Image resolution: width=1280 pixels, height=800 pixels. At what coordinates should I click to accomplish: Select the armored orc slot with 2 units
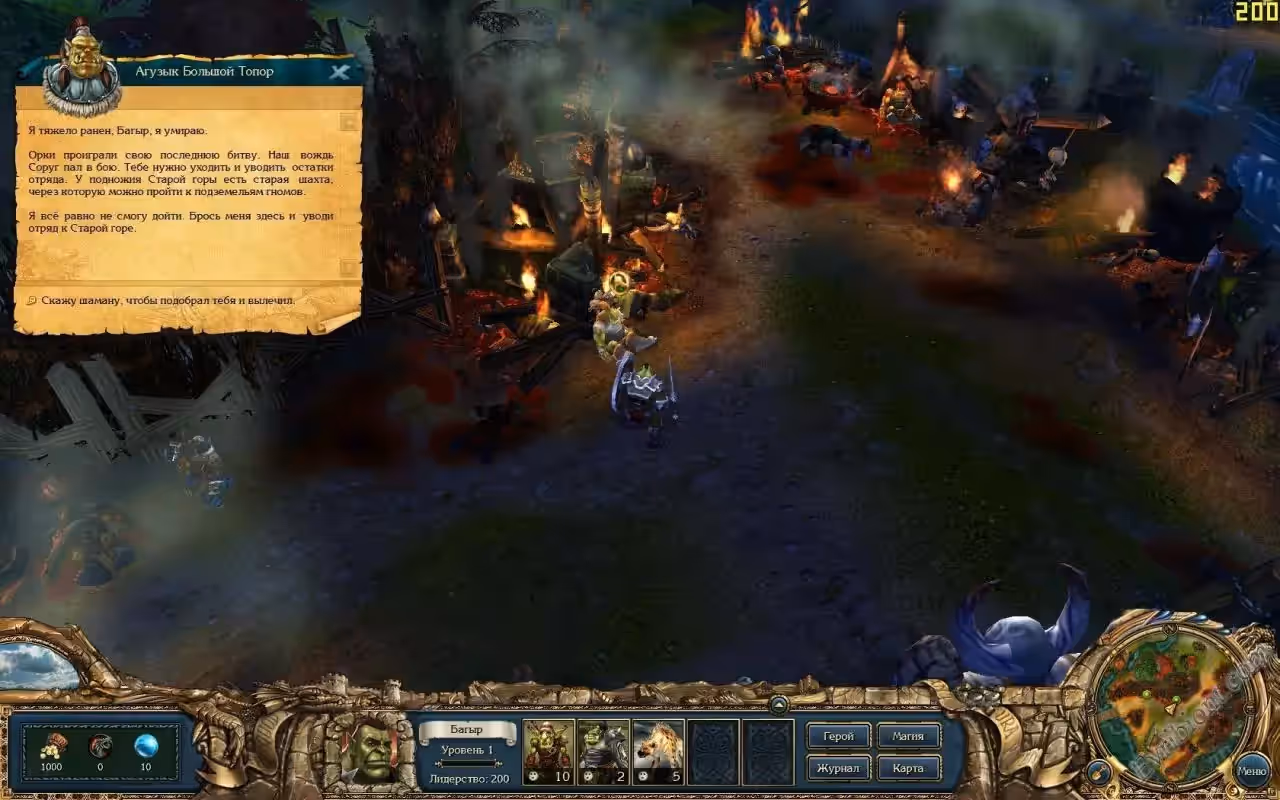[603, 750]
